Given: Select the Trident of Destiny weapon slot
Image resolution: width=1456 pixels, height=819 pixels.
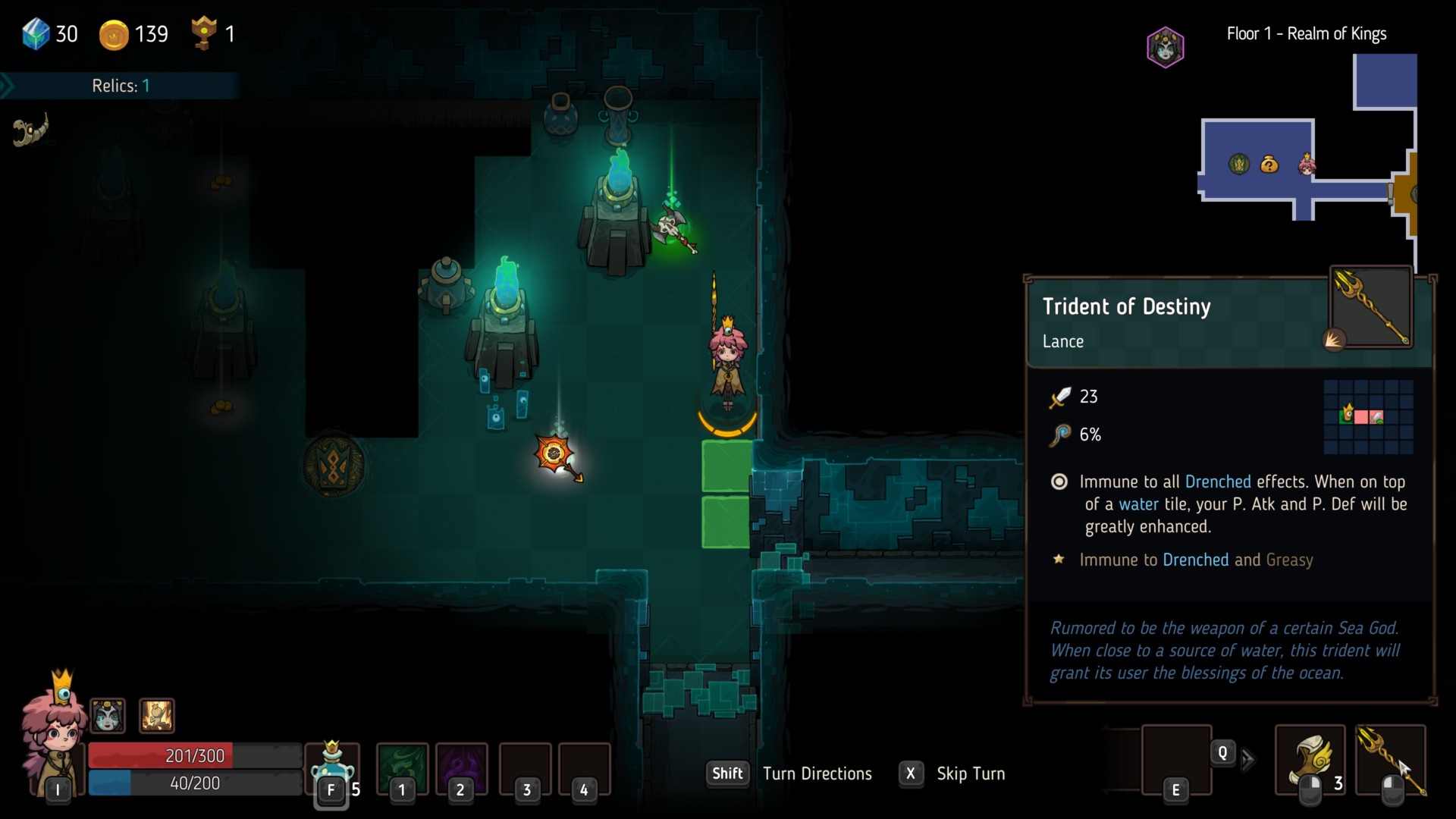Looking at the screenshot, I should (x=1390, y=761).
